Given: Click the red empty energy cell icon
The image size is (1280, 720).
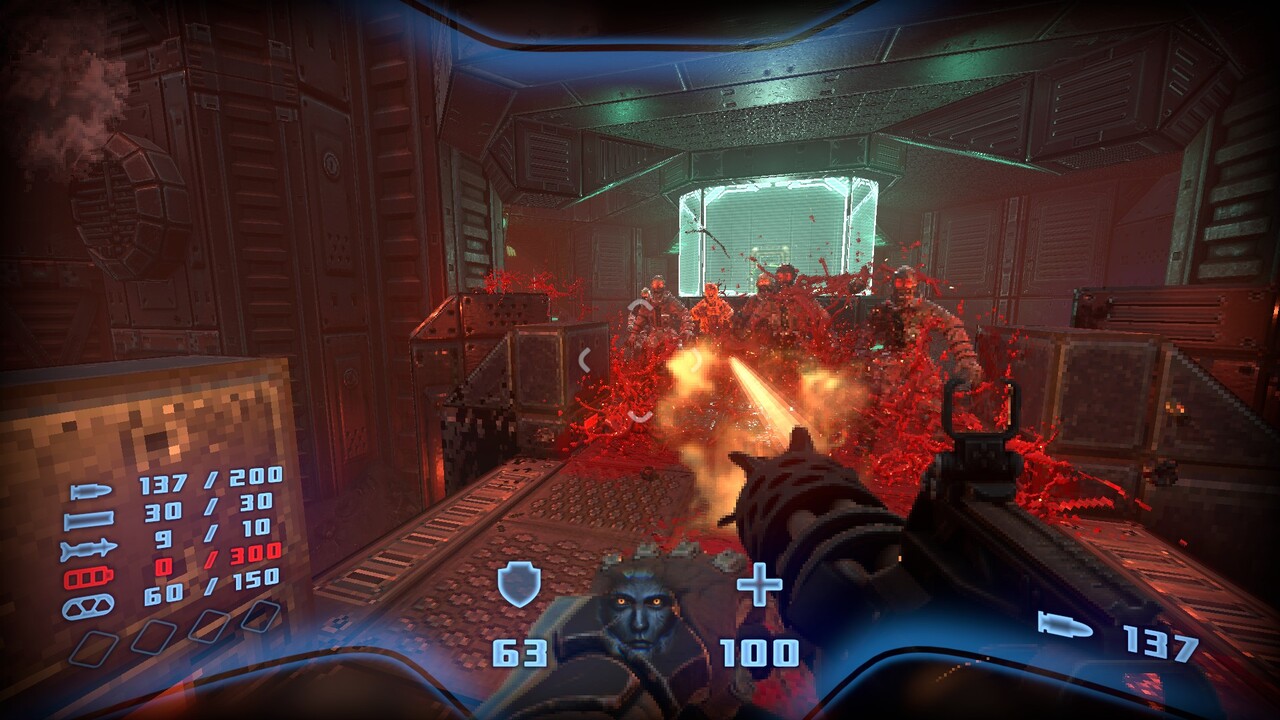Looking at the screenshot, I should tap(89, 578).
